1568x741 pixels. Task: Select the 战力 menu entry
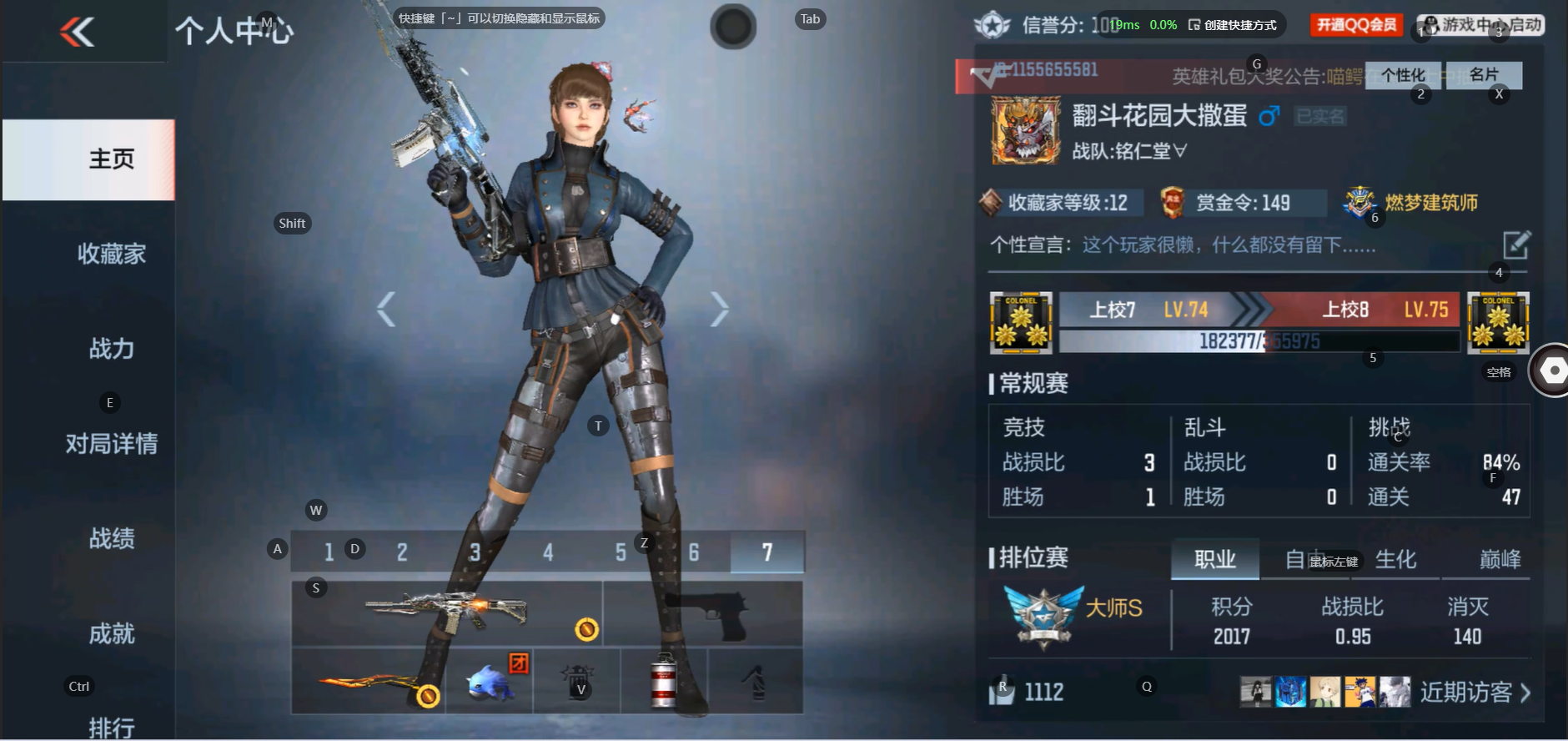(x=111, y=349)
